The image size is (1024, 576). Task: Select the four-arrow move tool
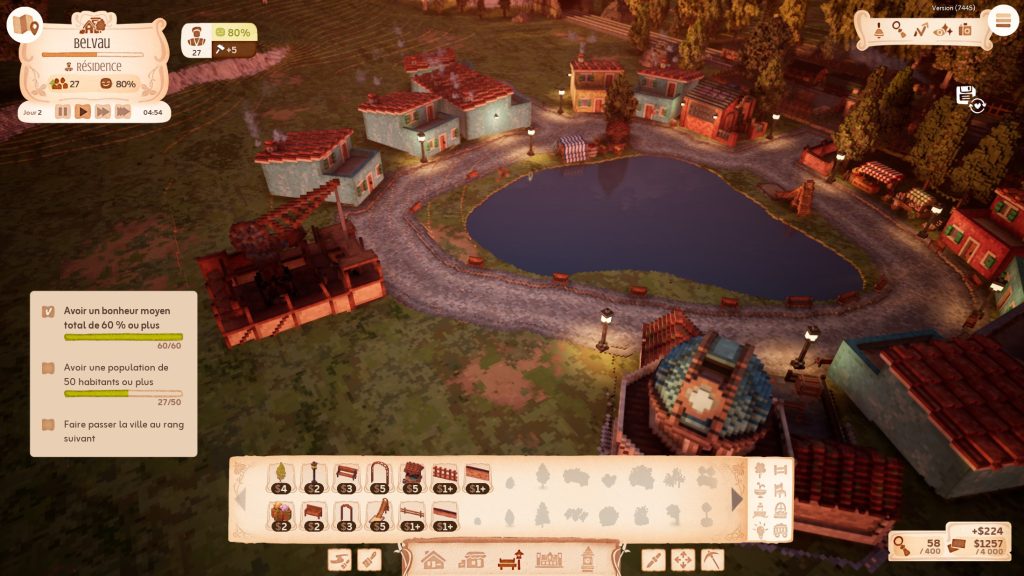coord(682,560)
